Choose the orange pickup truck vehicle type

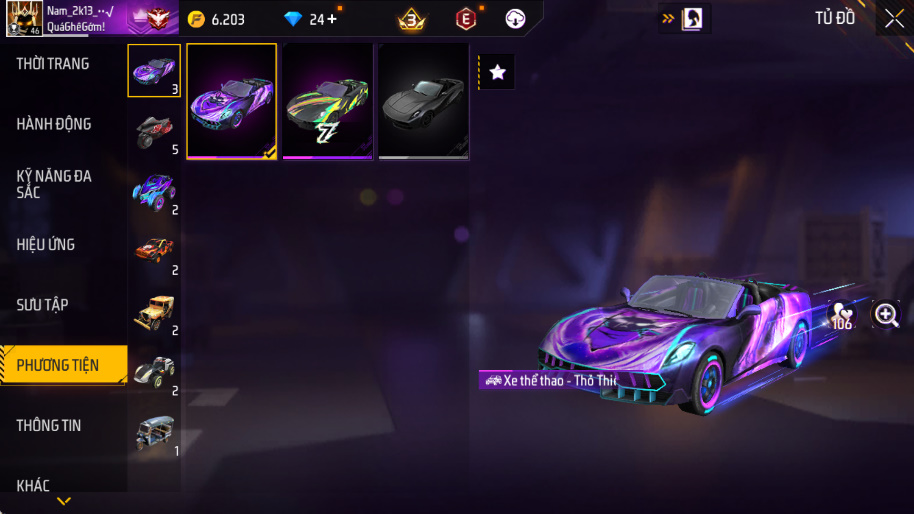click(x=154, y=250)
